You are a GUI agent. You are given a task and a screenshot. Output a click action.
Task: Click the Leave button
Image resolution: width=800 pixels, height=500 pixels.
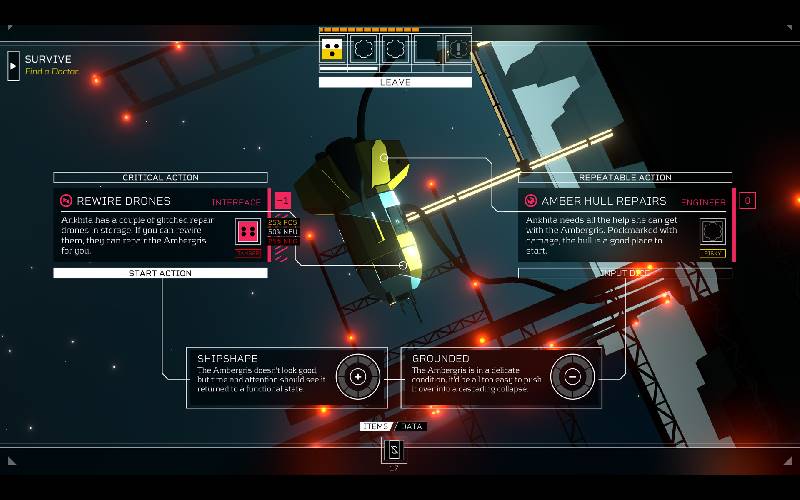tap(395, 82)
